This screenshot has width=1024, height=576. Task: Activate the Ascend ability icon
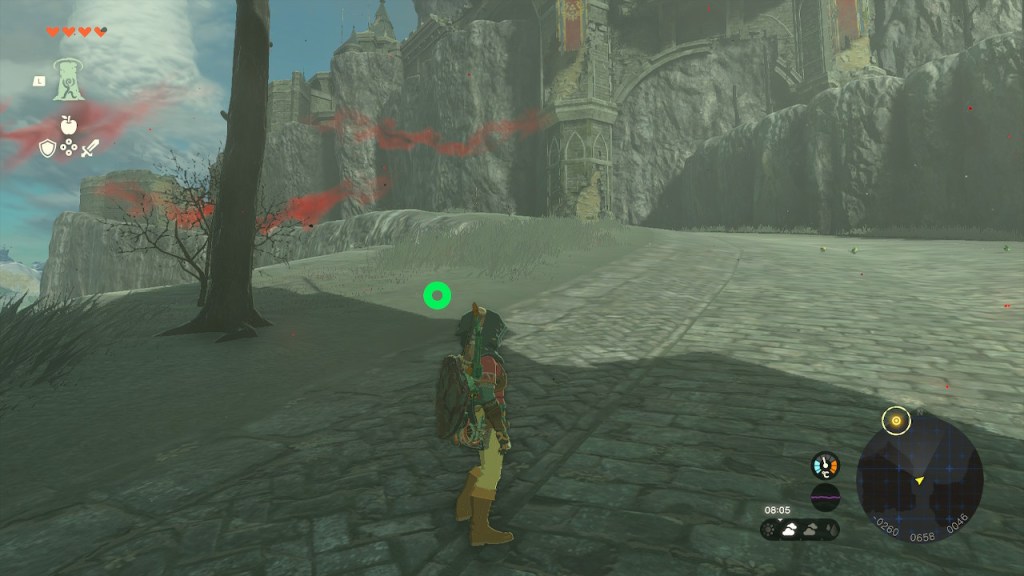click(68, 78)
